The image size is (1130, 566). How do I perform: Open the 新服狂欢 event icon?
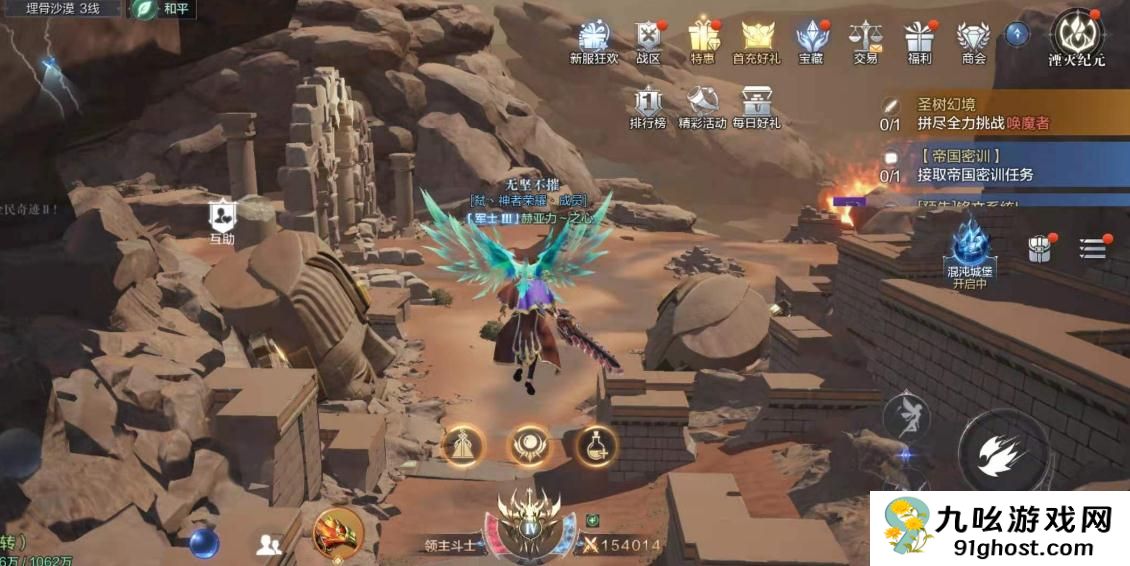pyautogui.click(x=594, y=38)
